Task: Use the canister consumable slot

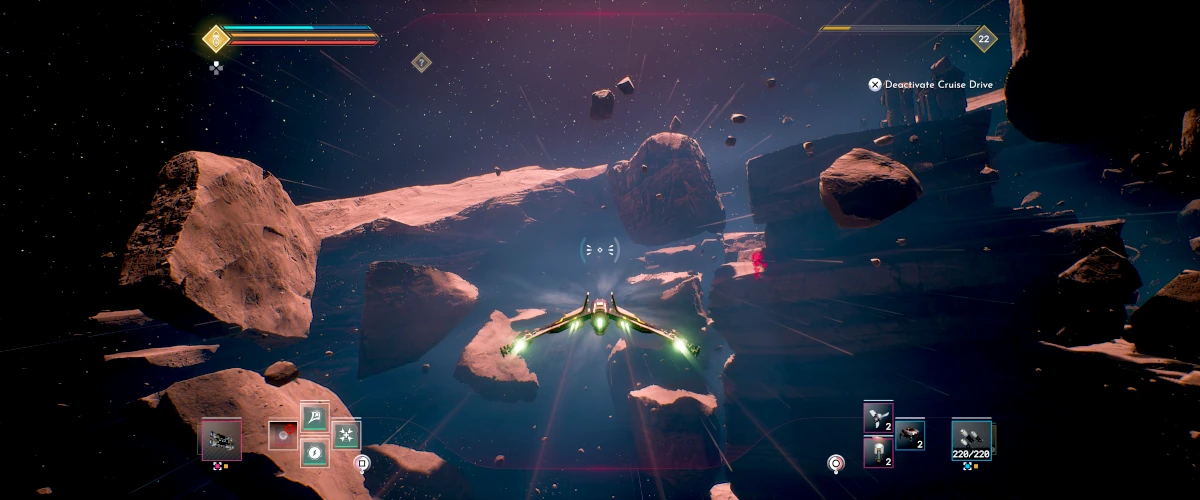Action: click(878, 452)
